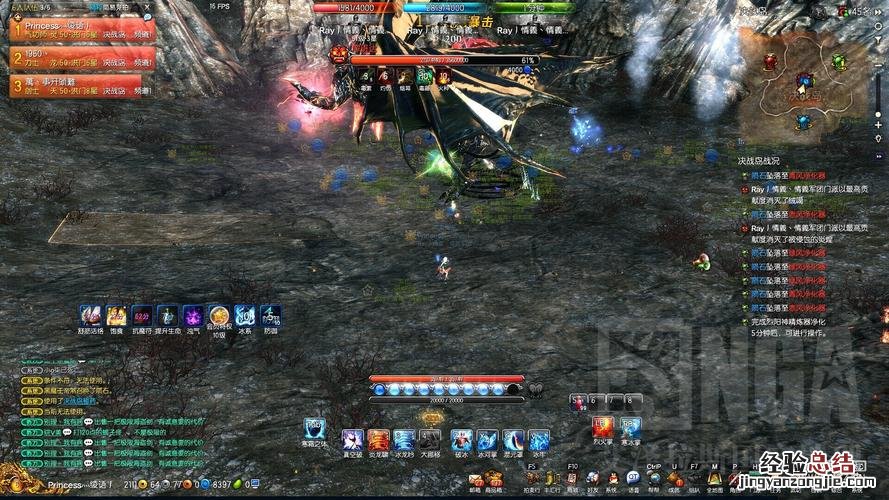The image size is (889, 500).
Task: Inspect the 提升生命 buff icon
Action: (x=167, y=315)
